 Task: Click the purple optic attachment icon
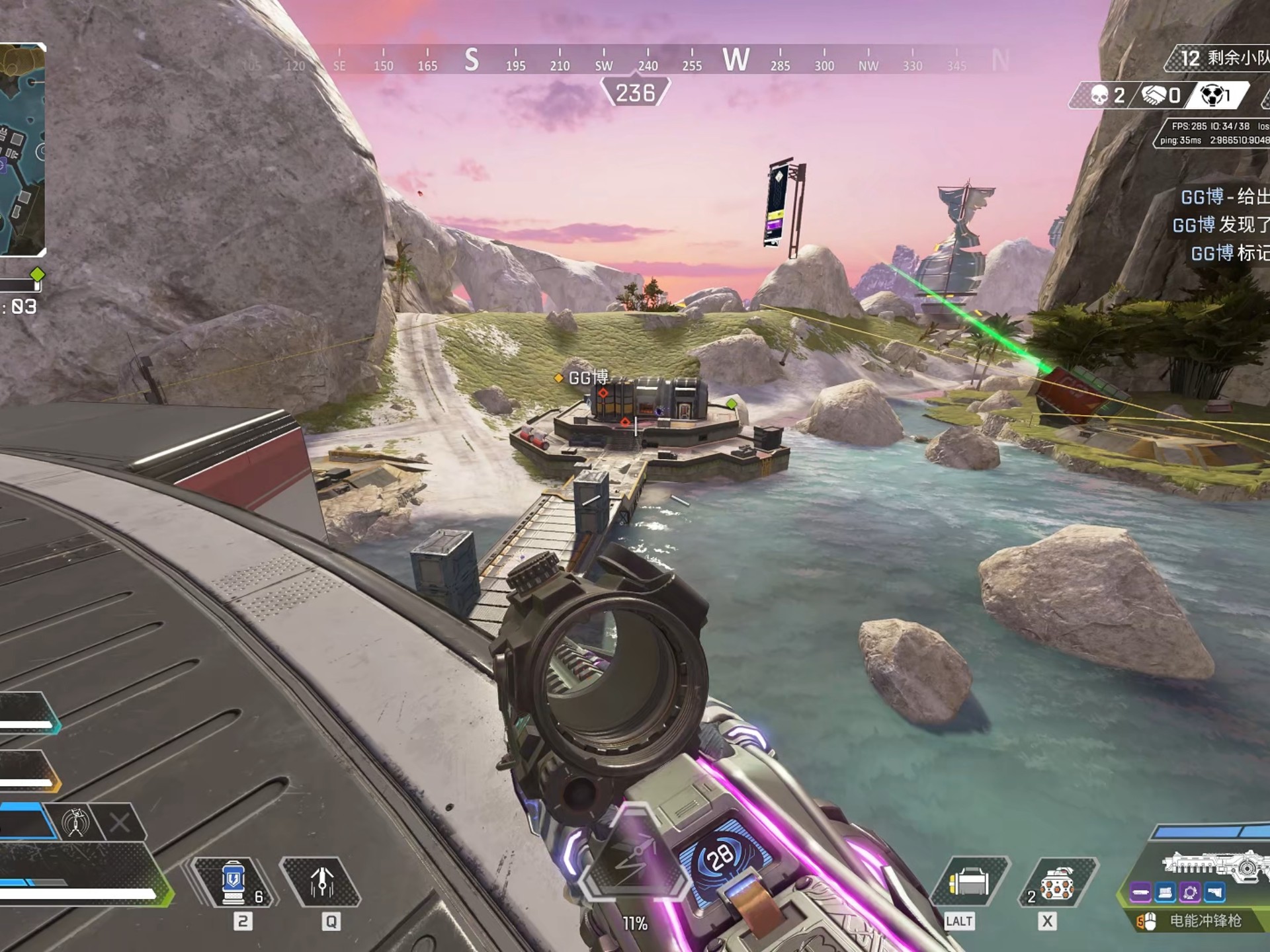(x=1190, y=894)
